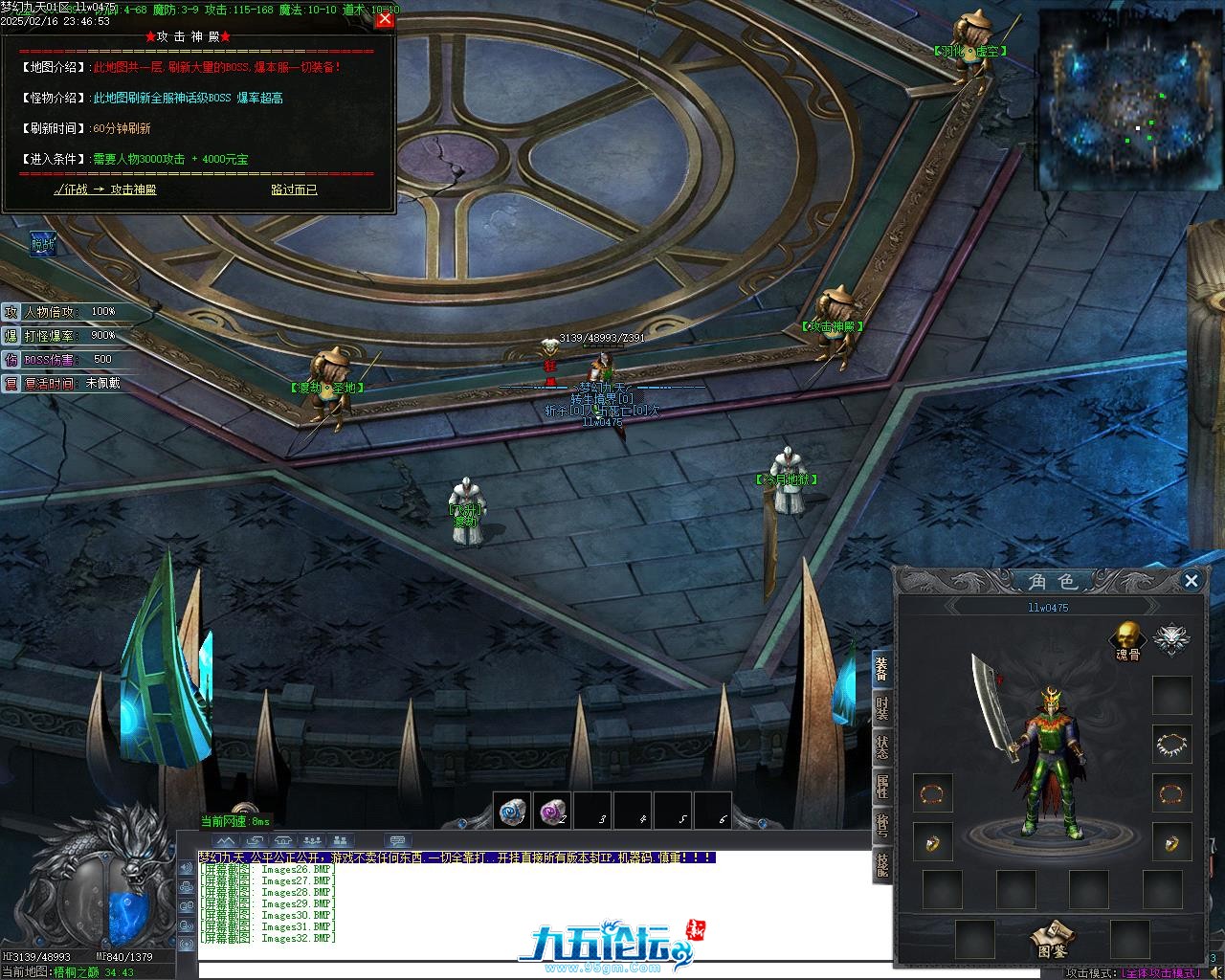This screenshot has width=1225, height=980.
Task: Select the ring in the lower right slot
Action: pyautogui.click(x=1171, y=842)
